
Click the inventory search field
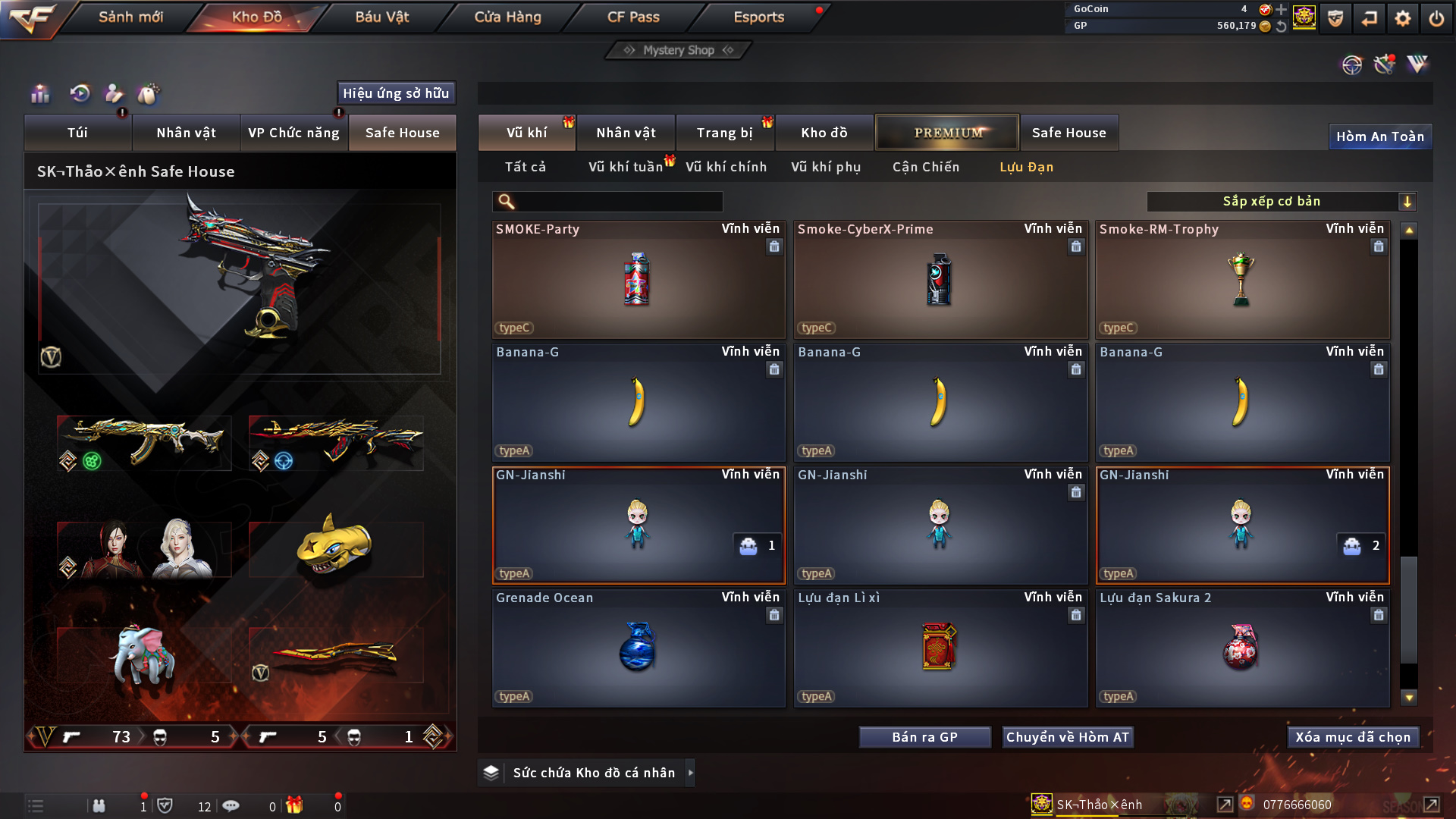pyautogui.click(x=618, y=202)
